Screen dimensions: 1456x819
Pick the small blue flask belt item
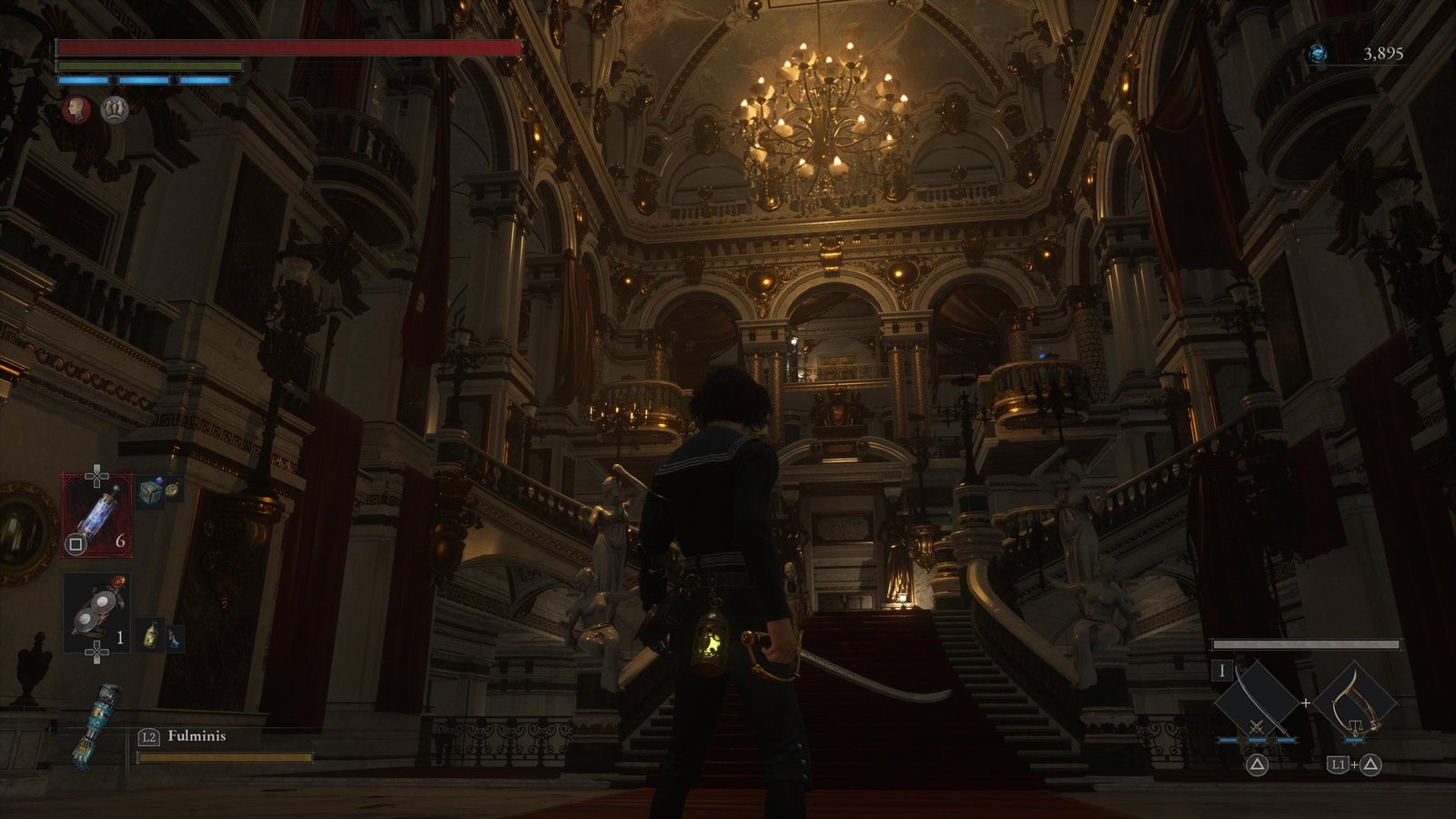coord(173,636)
